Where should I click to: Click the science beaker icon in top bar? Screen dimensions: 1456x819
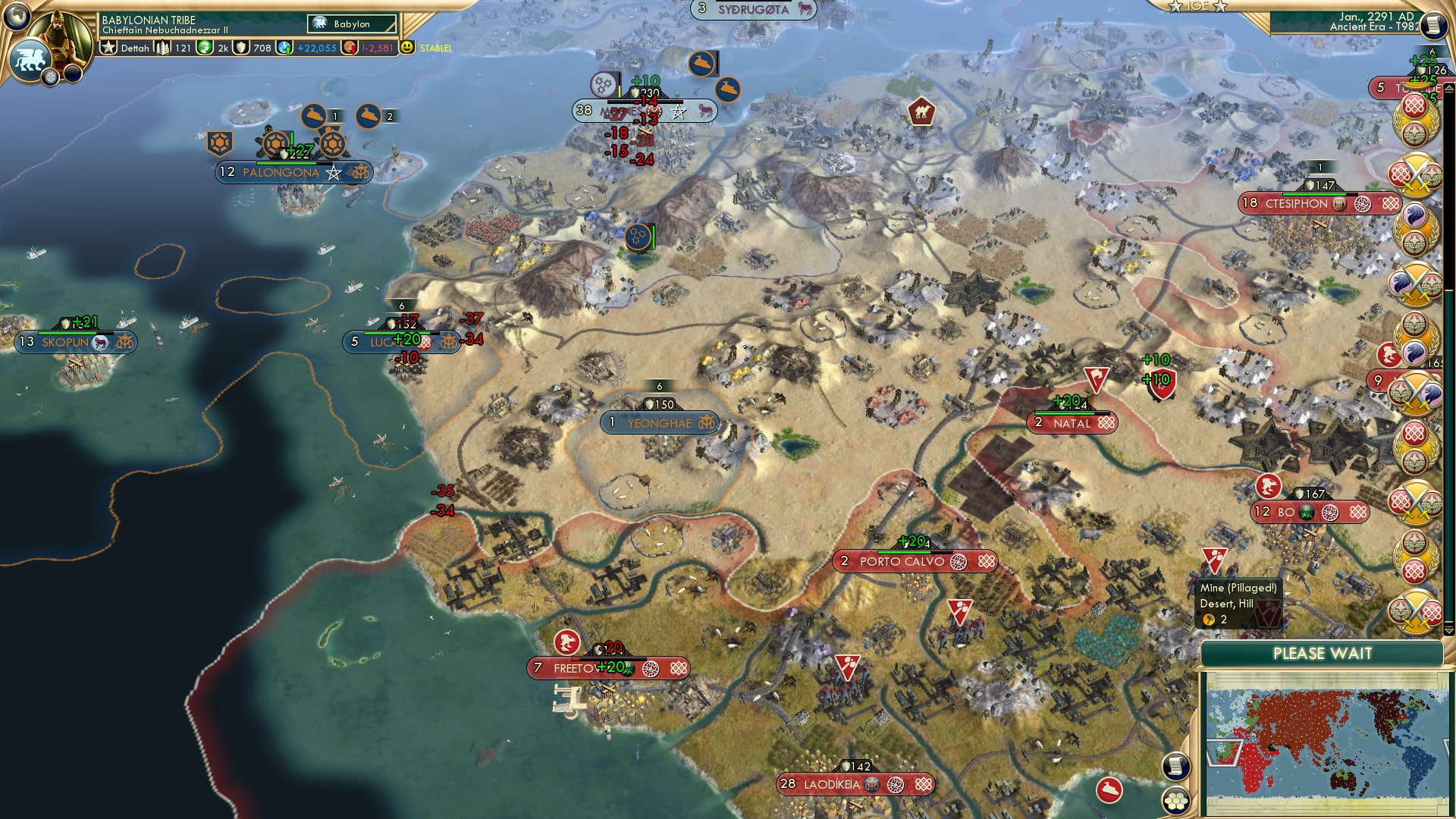coord(284,48)
